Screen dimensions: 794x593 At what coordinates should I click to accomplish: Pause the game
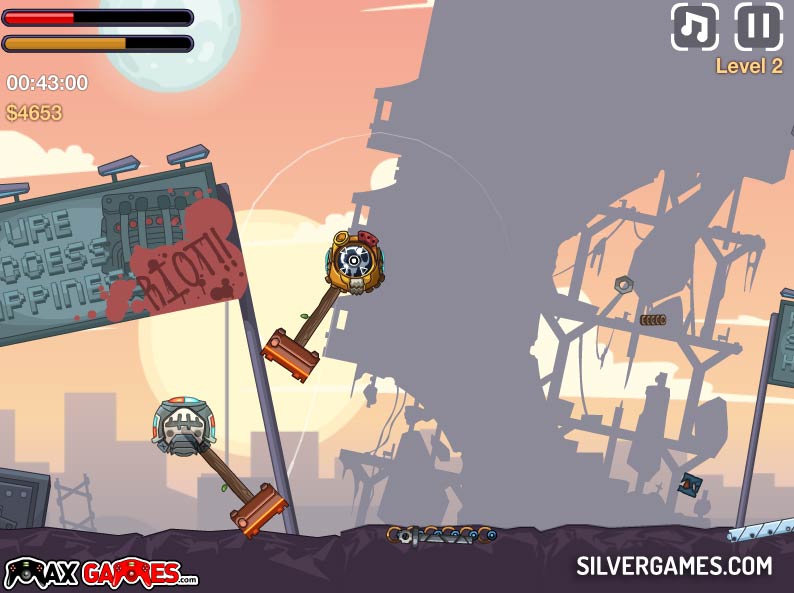(758, 27)
